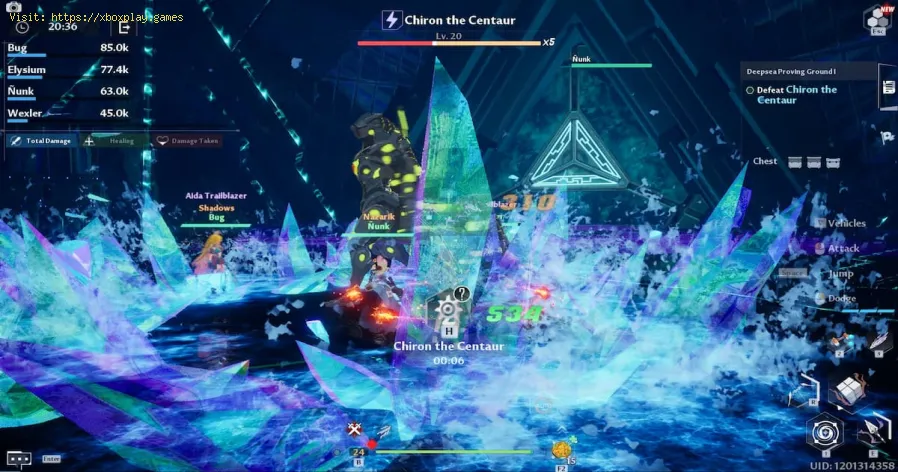Click the exit arrow icon beside the timer
Viewport: 898px width, 472px height.
tap(125, 27)
